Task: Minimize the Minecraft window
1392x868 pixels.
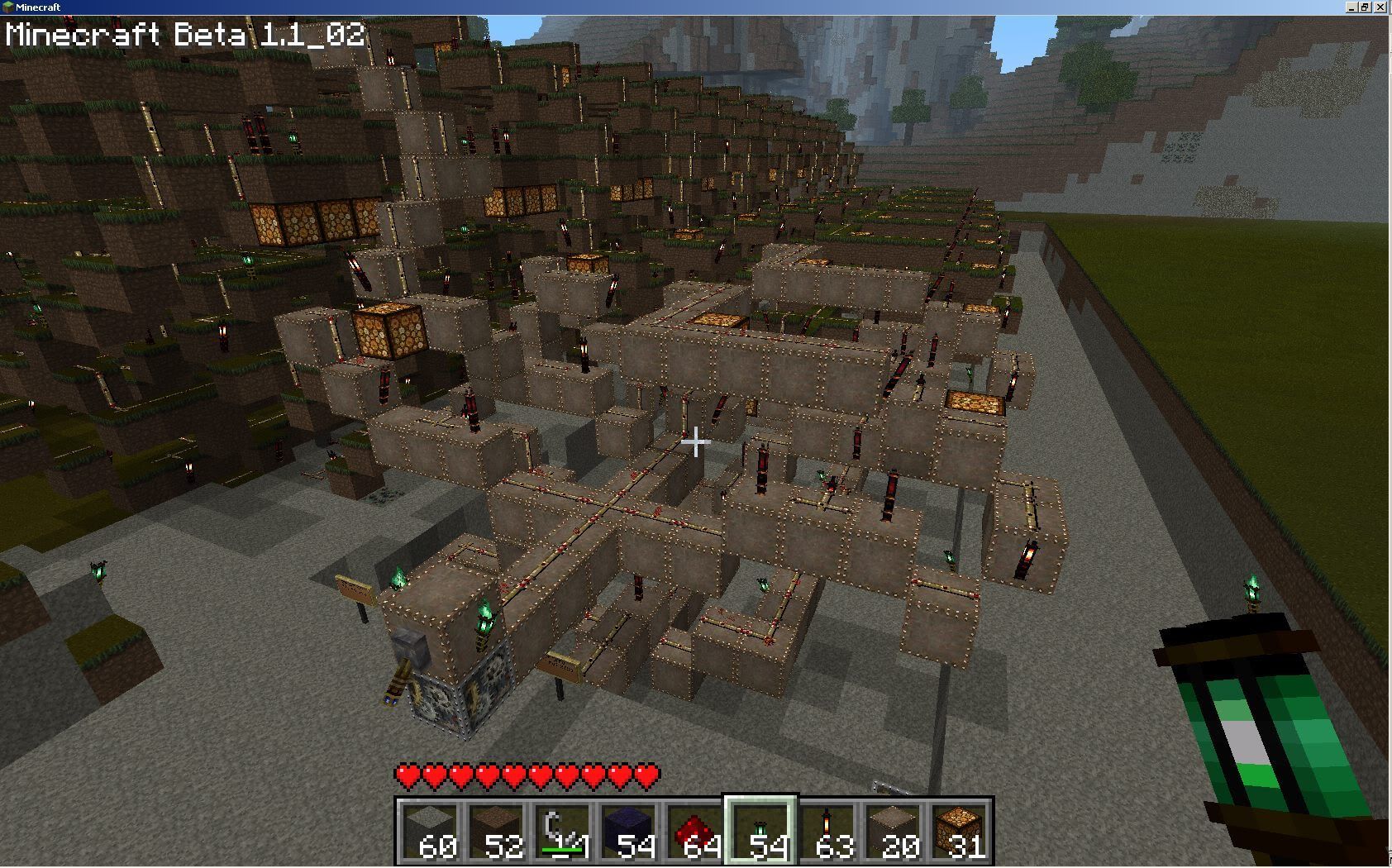Action: 1352,7
